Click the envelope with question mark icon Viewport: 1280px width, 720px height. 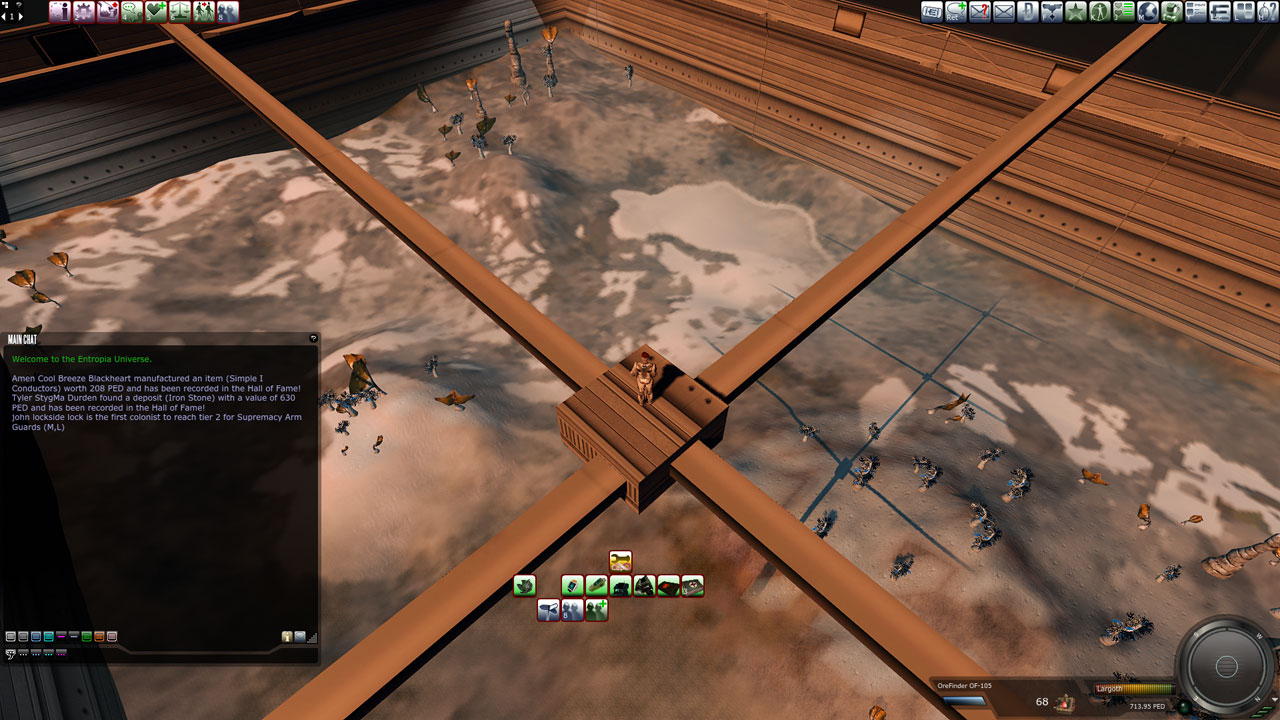point(979,12)
